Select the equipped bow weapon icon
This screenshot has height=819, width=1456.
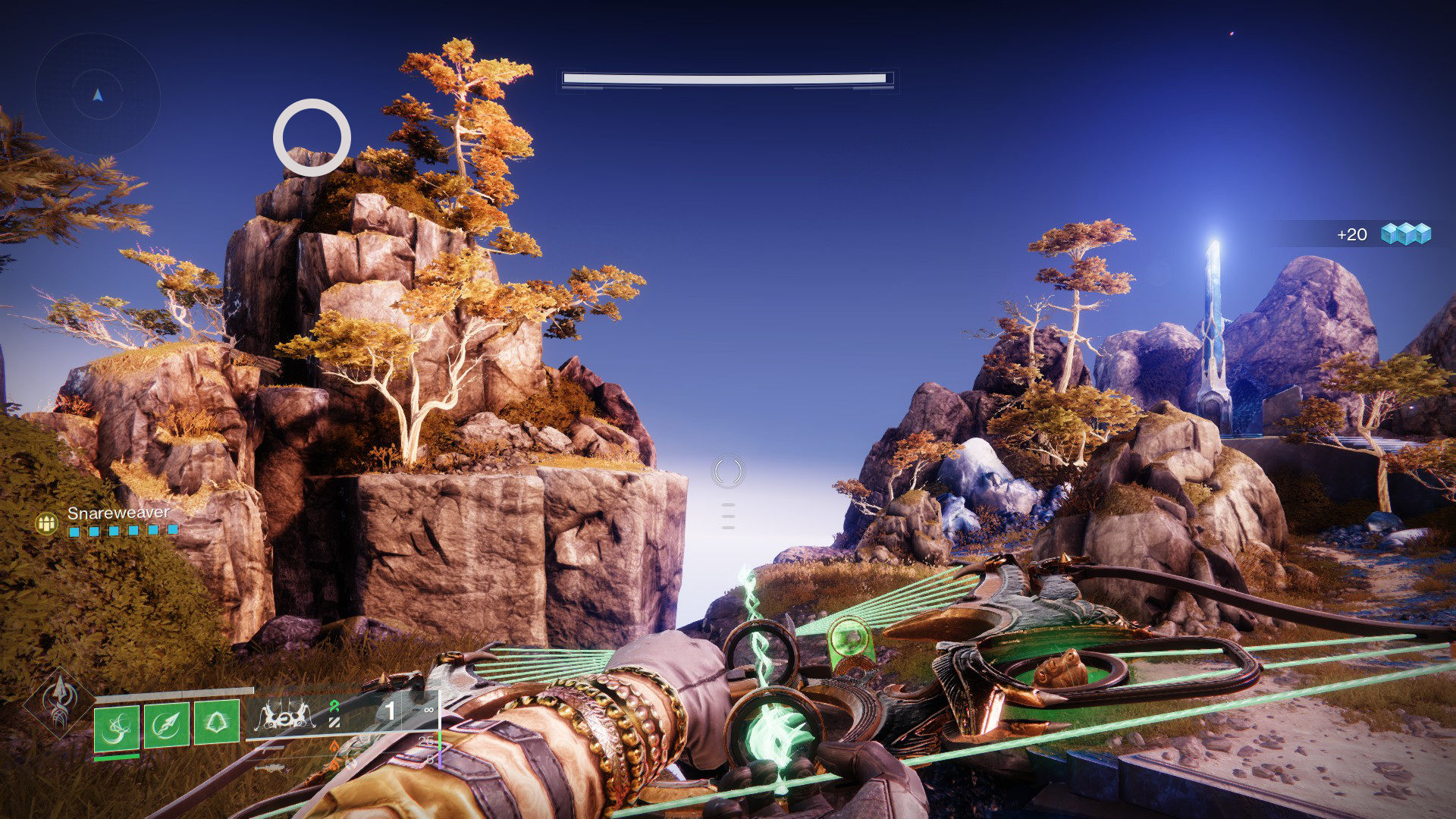pyautogui.click(x=287, y=715)
